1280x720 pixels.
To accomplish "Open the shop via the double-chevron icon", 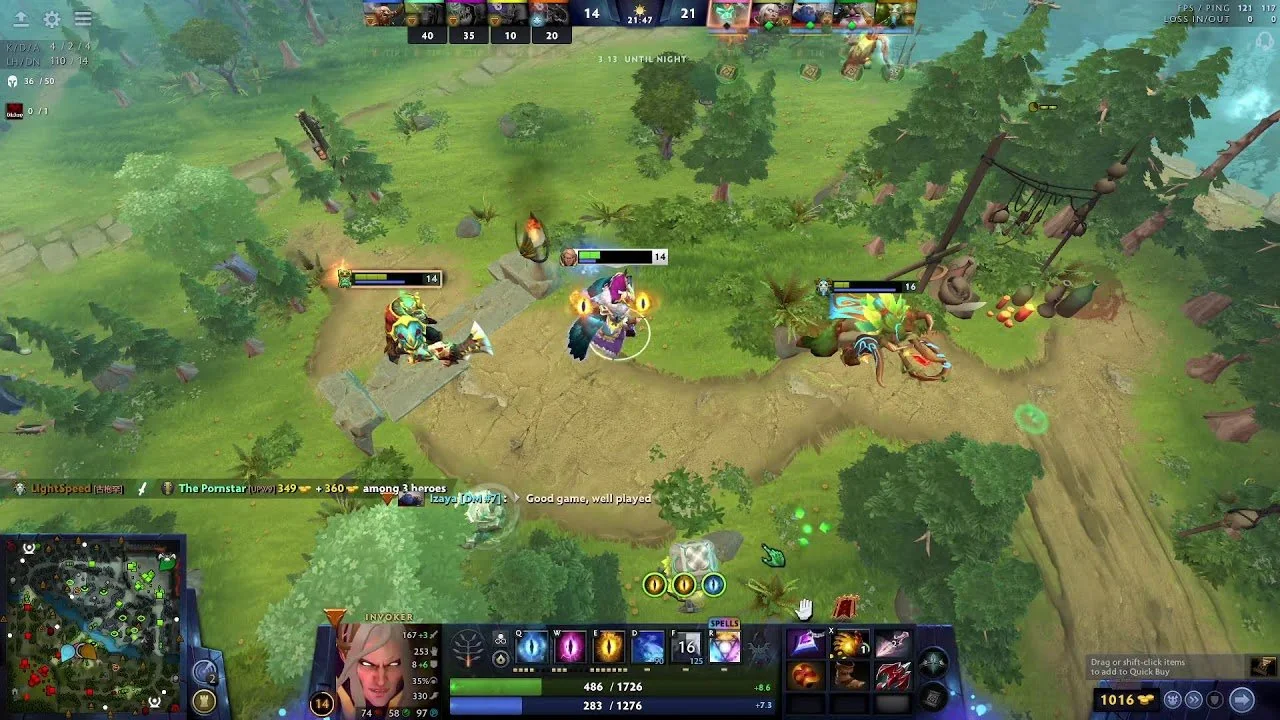I will click(1194, 700).
